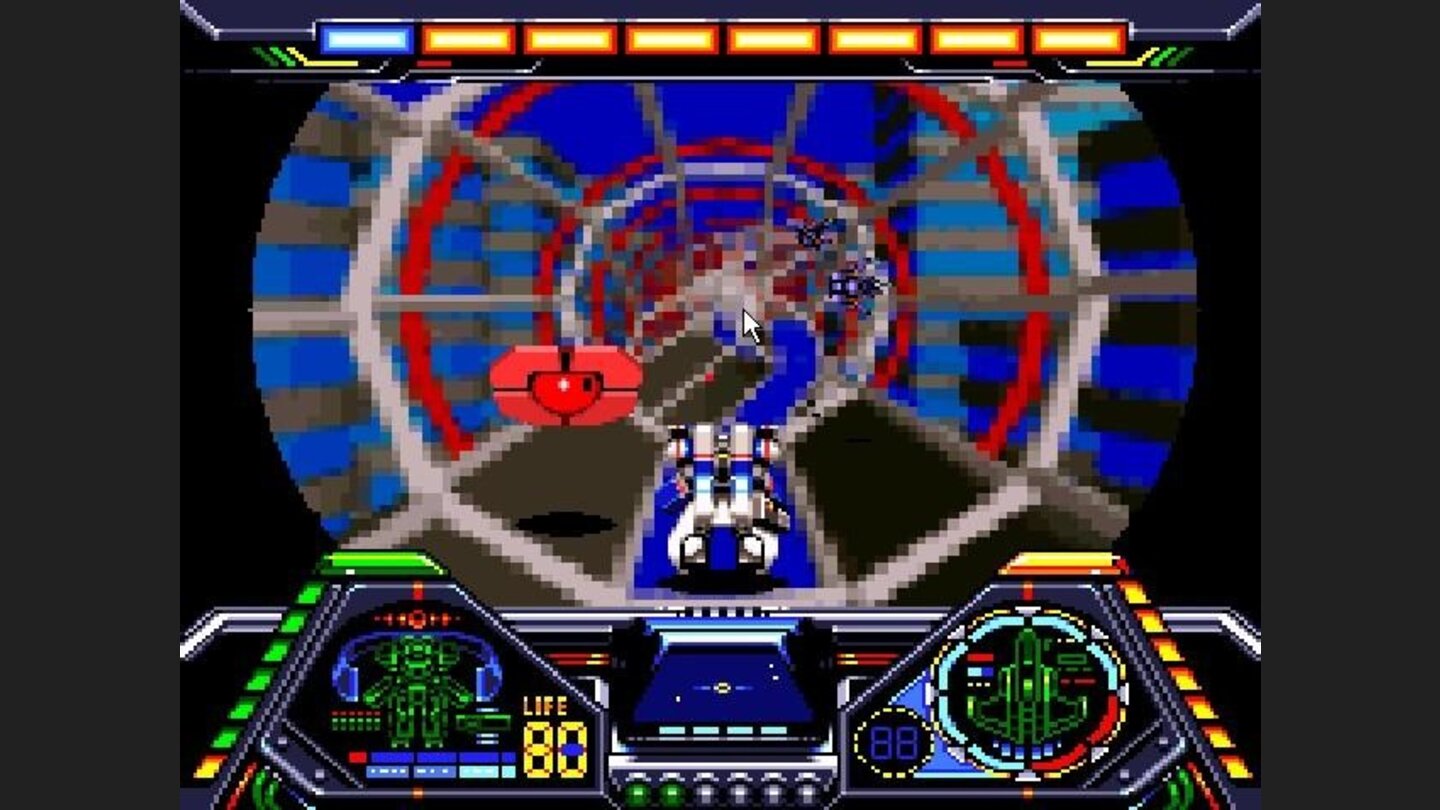
Task: Toggle the red status lamp left of the blue bars
Action: [x=358, y=757]
